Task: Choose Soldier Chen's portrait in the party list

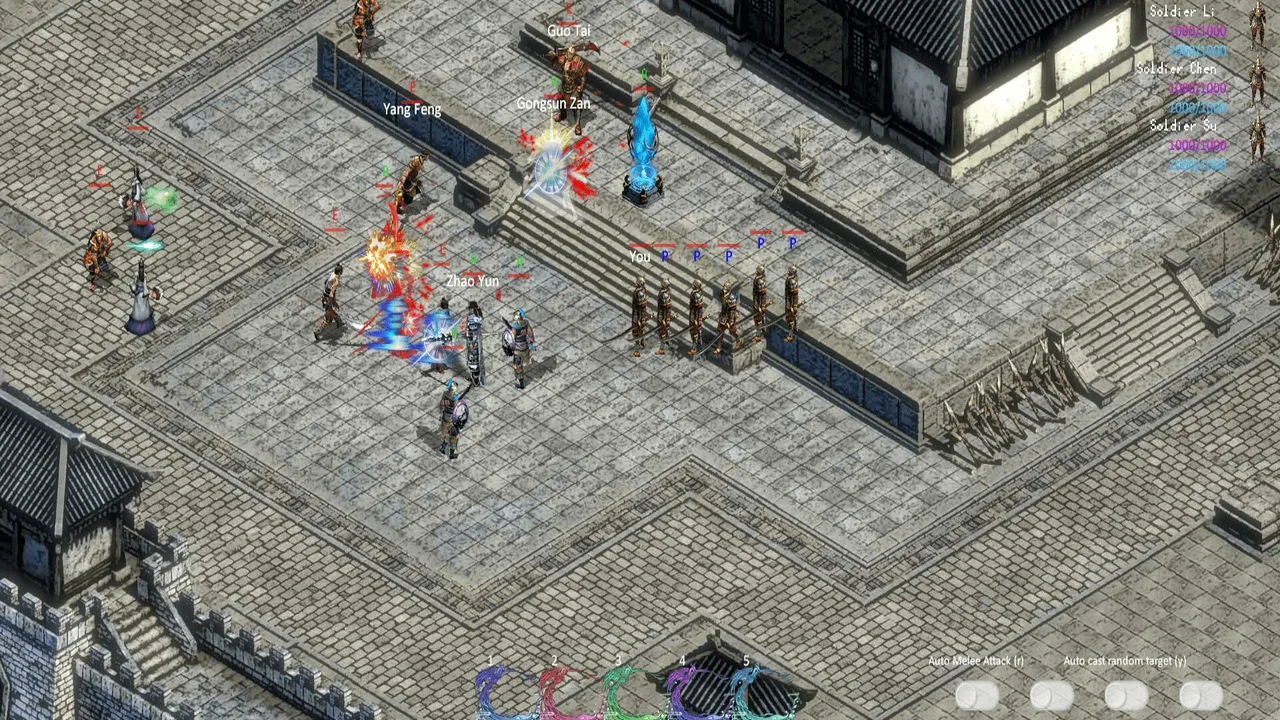Action: (1257, 80)
